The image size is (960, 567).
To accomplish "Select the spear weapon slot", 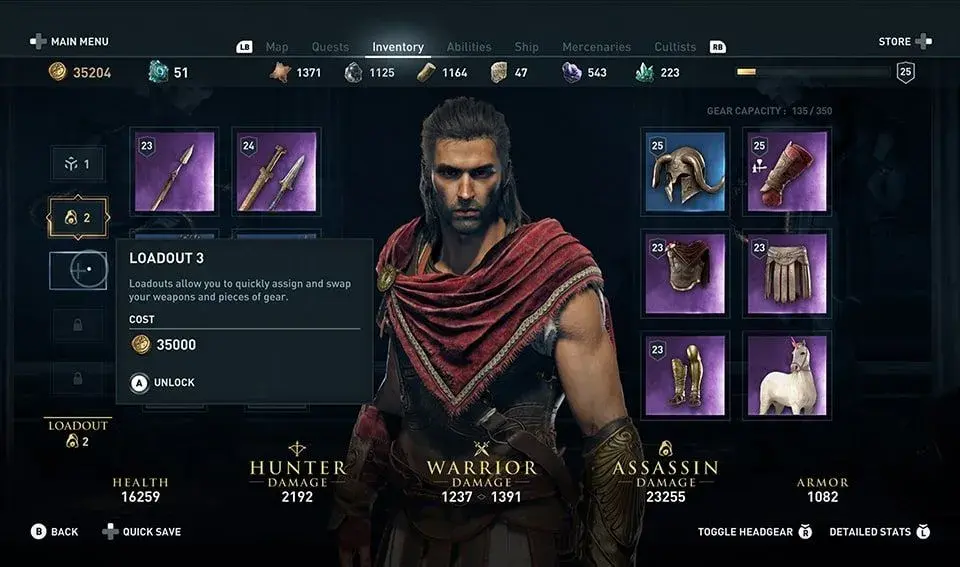I will 175,171.
